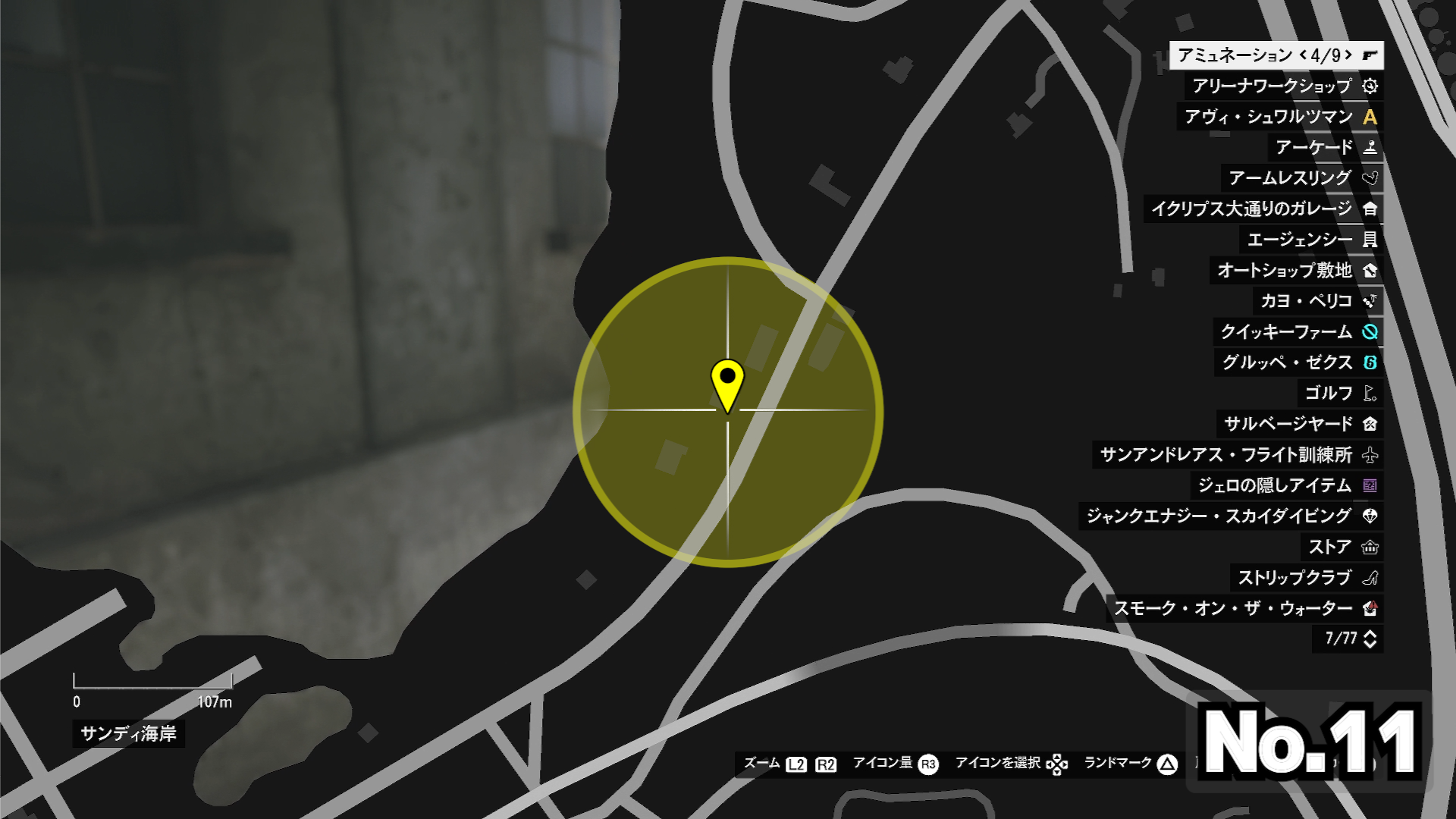The height and width of the screenshot is (819, 1456).
Task: Select ジェロの隠しアイテム legend row
Action: 1286,485
